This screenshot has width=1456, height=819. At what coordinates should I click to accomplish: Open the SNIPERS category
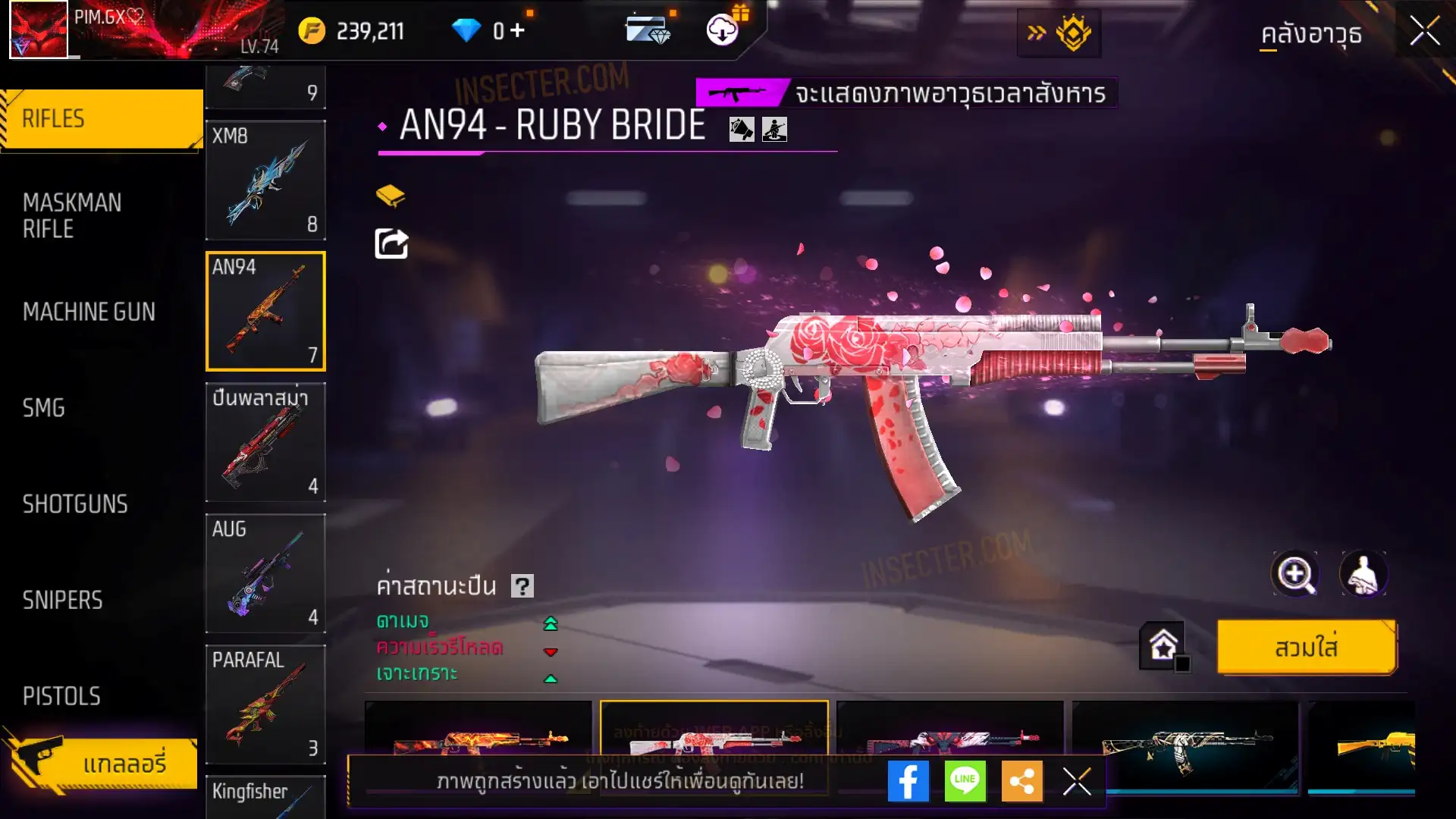point(62,601)
